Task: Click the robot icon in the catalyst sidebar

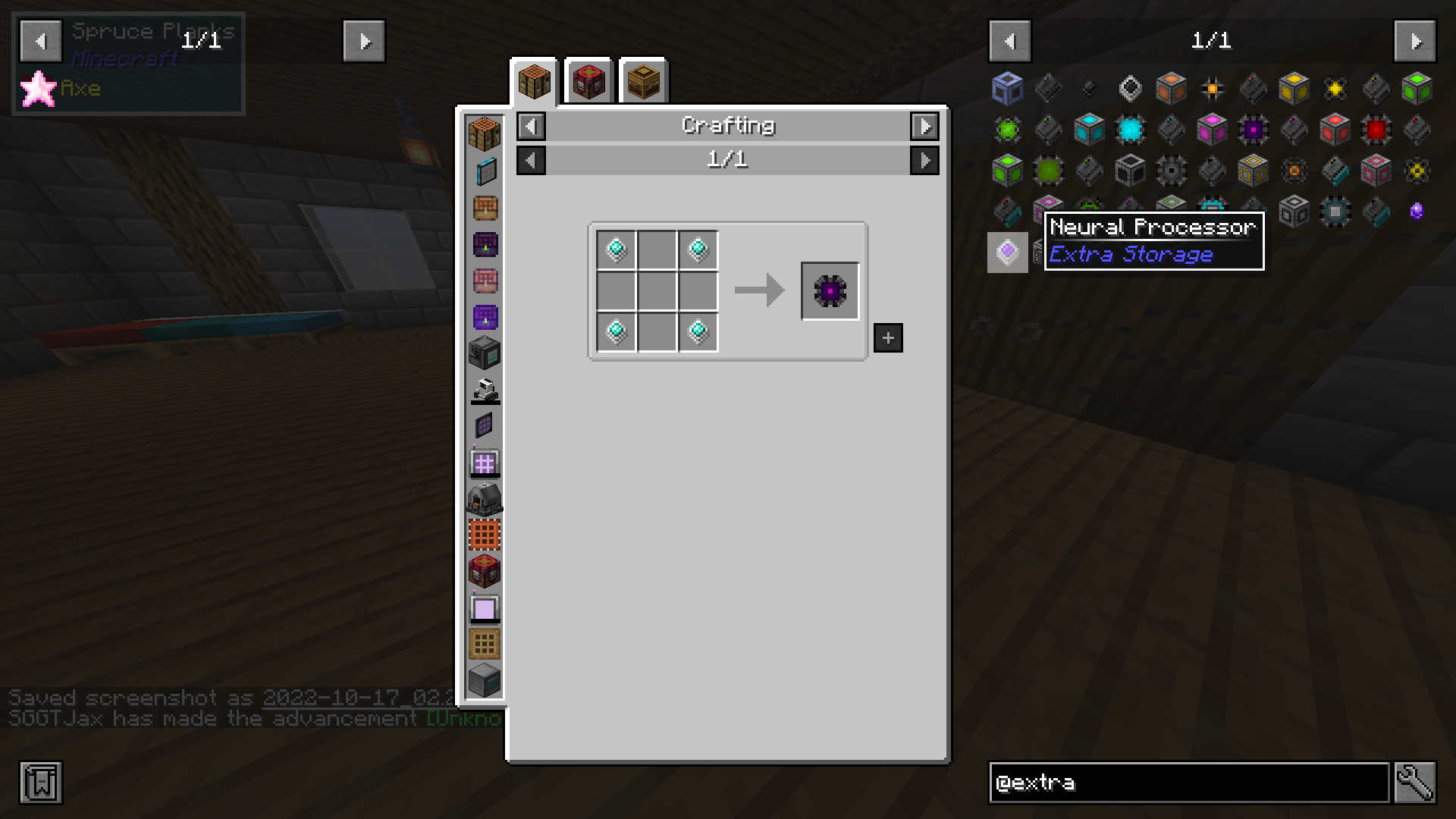Action: click(x=485, y=389)
